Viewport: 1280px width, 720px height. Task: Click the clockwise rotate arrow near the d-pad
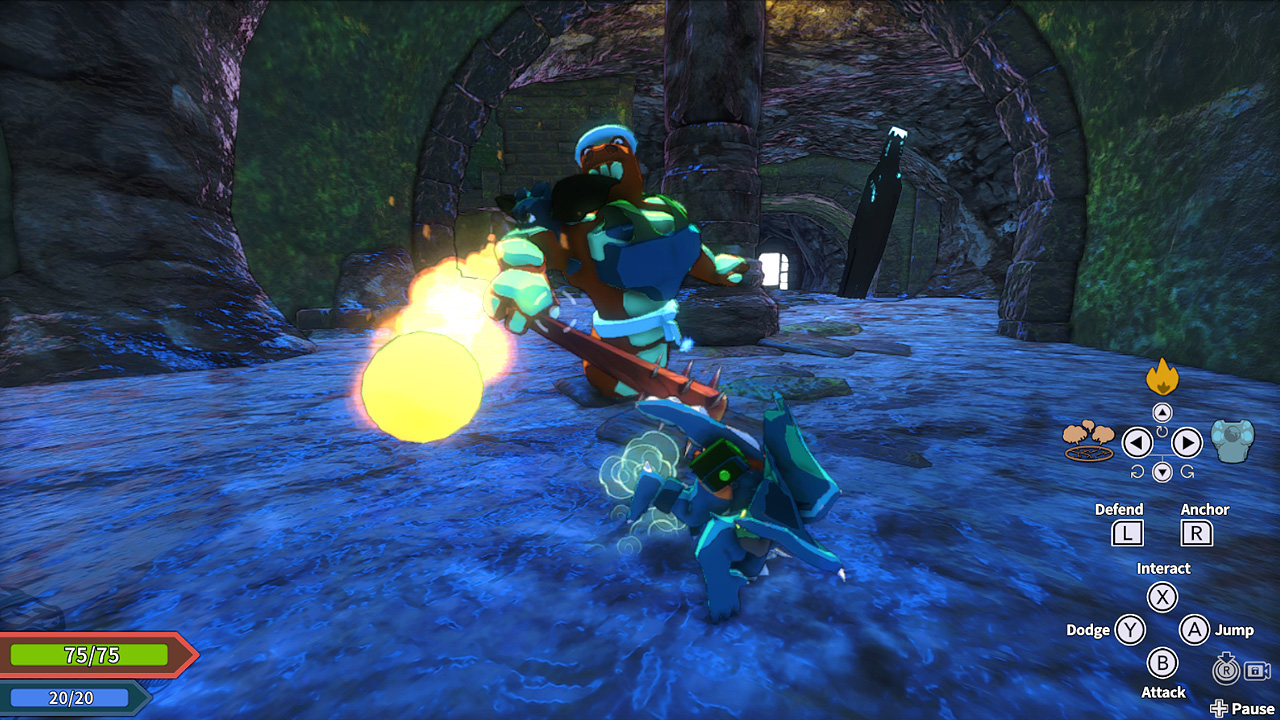pyautogui.click(x=1187, y=471)
